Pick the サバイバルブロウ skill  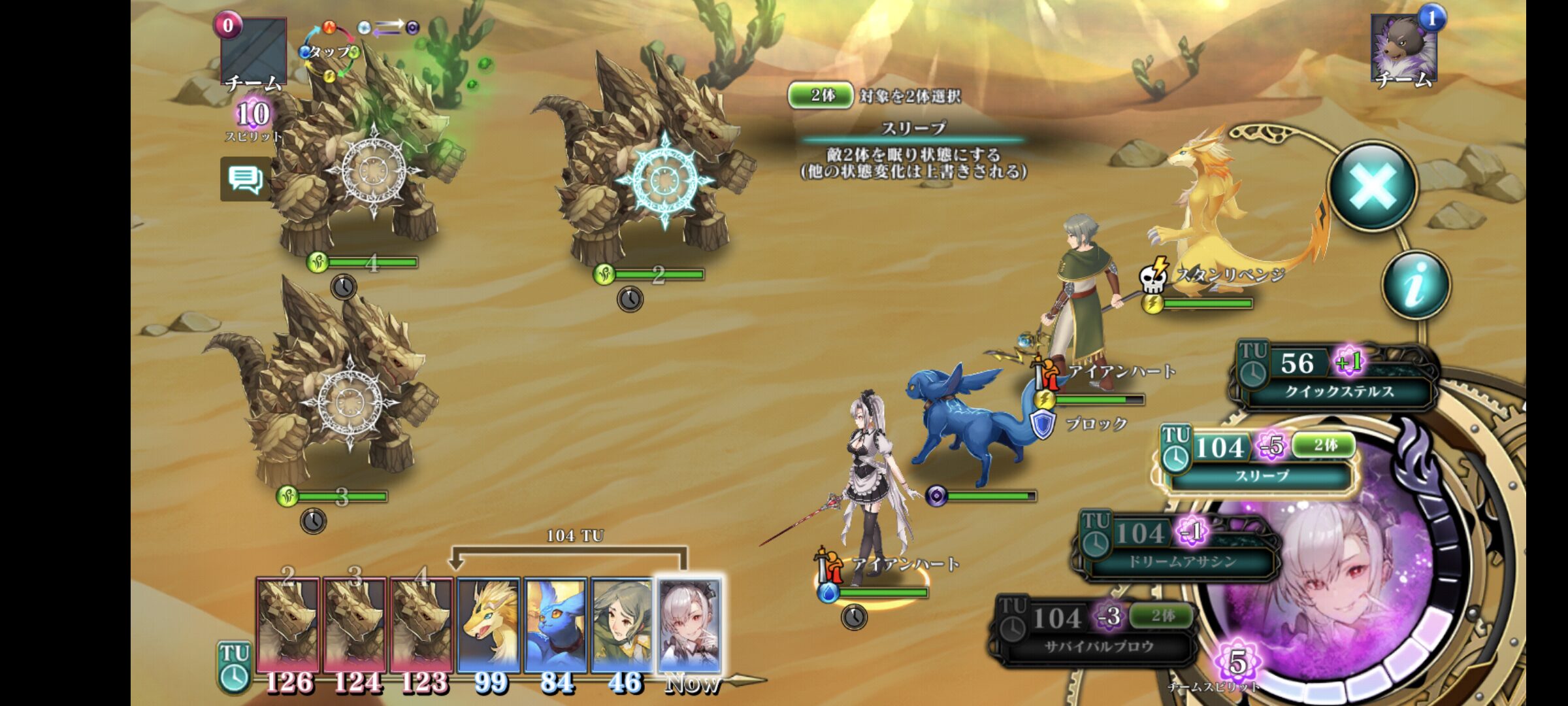(1098, 631)
